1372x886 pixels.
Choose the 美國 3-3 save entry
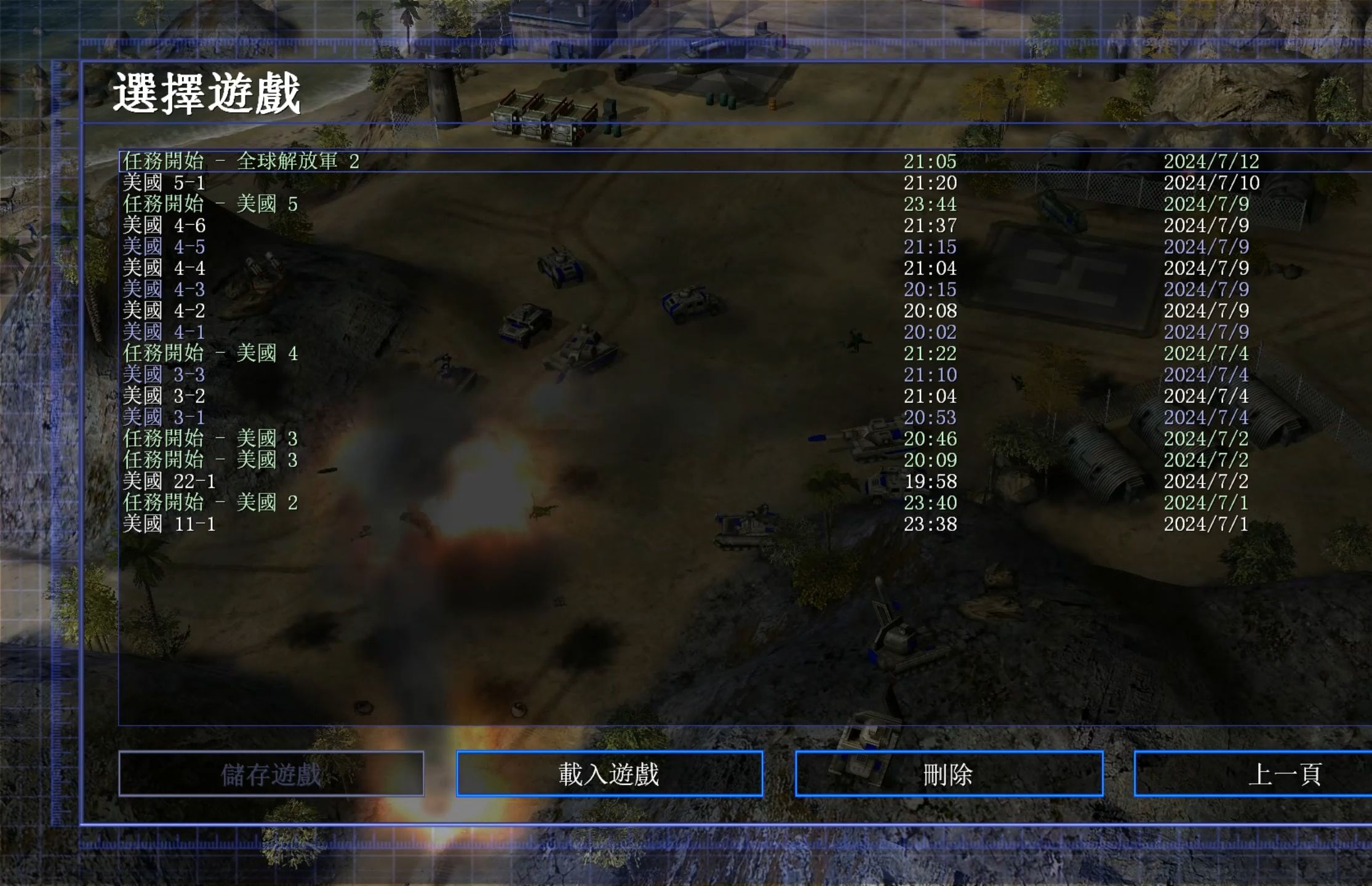164,375
